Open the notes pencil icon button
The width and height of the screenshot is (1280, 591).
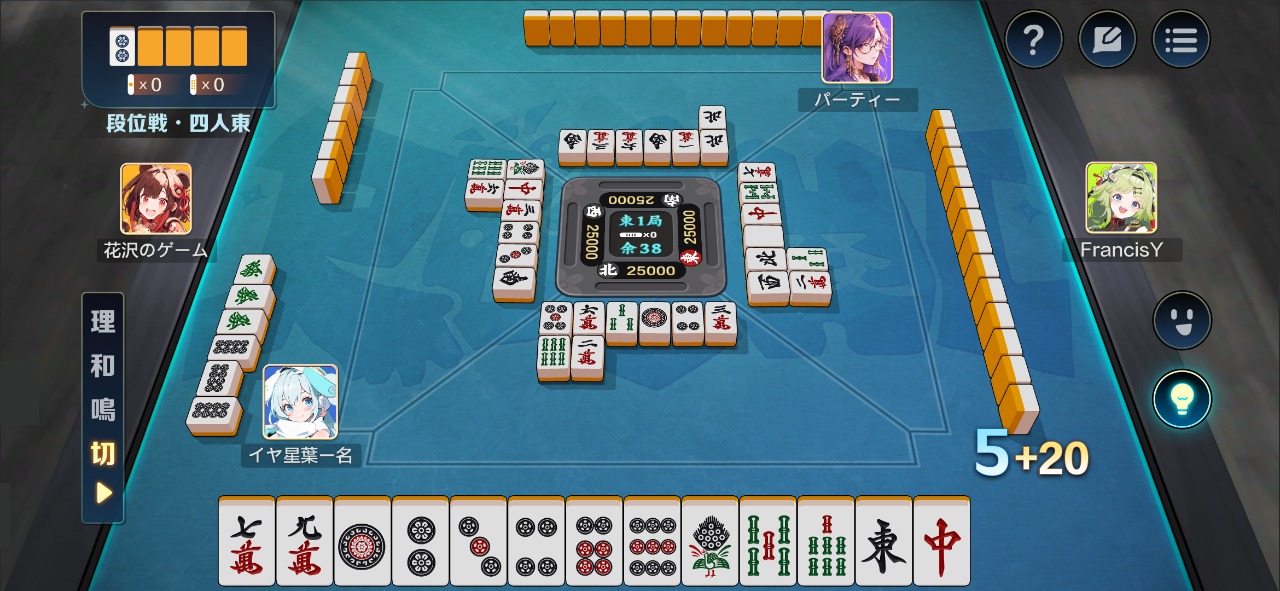(x=1107, y=40)
